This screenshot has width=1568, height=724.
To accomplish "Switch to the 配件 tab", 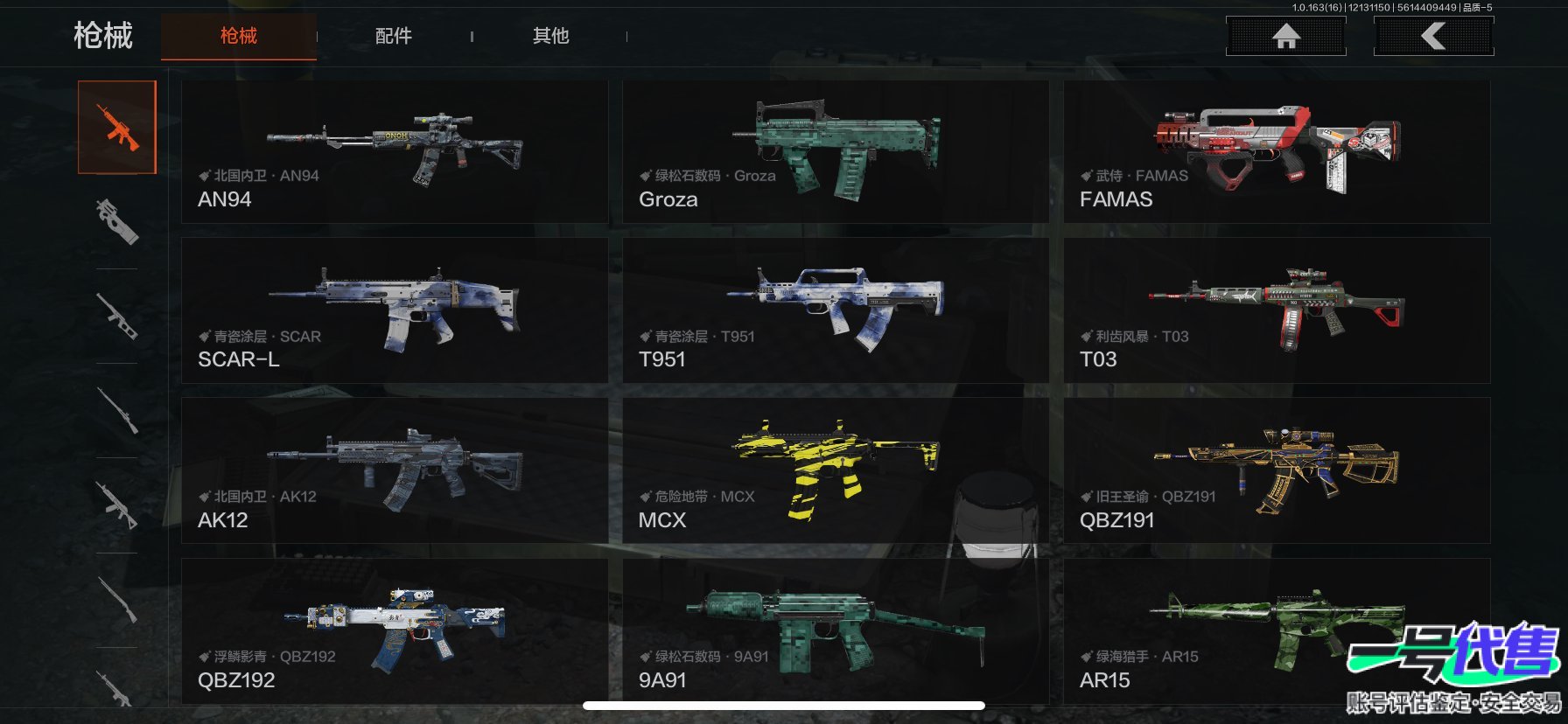I will (x=393, y=36).
